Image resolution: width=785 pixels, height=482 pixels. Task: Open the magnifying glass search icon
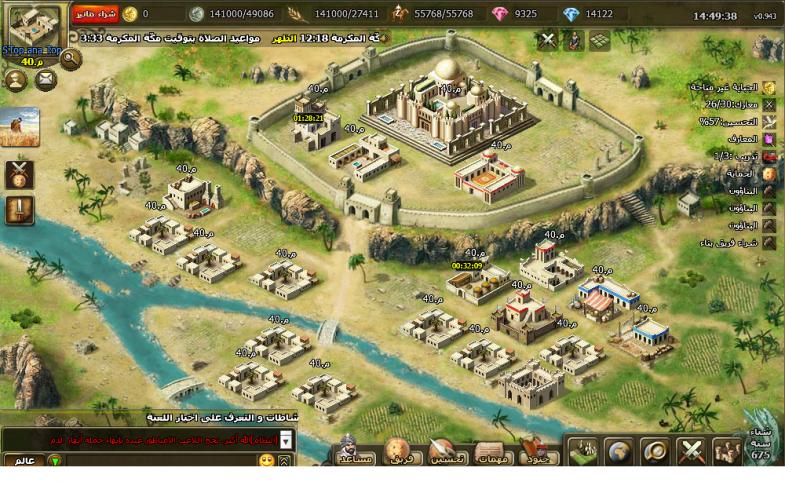(x=70, y=58)
